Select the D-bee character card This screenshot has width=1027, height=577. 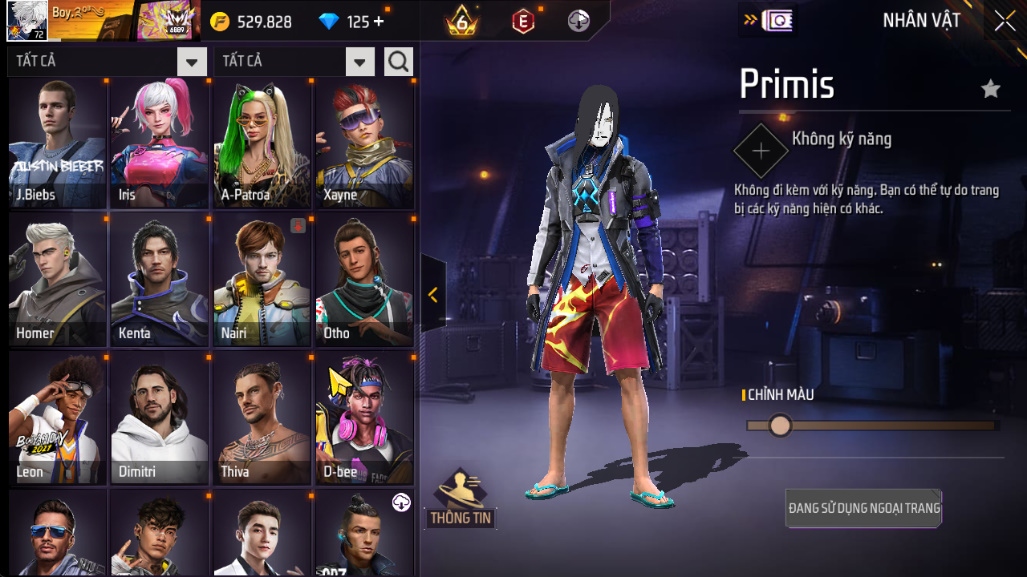click(x=364, y=419)
